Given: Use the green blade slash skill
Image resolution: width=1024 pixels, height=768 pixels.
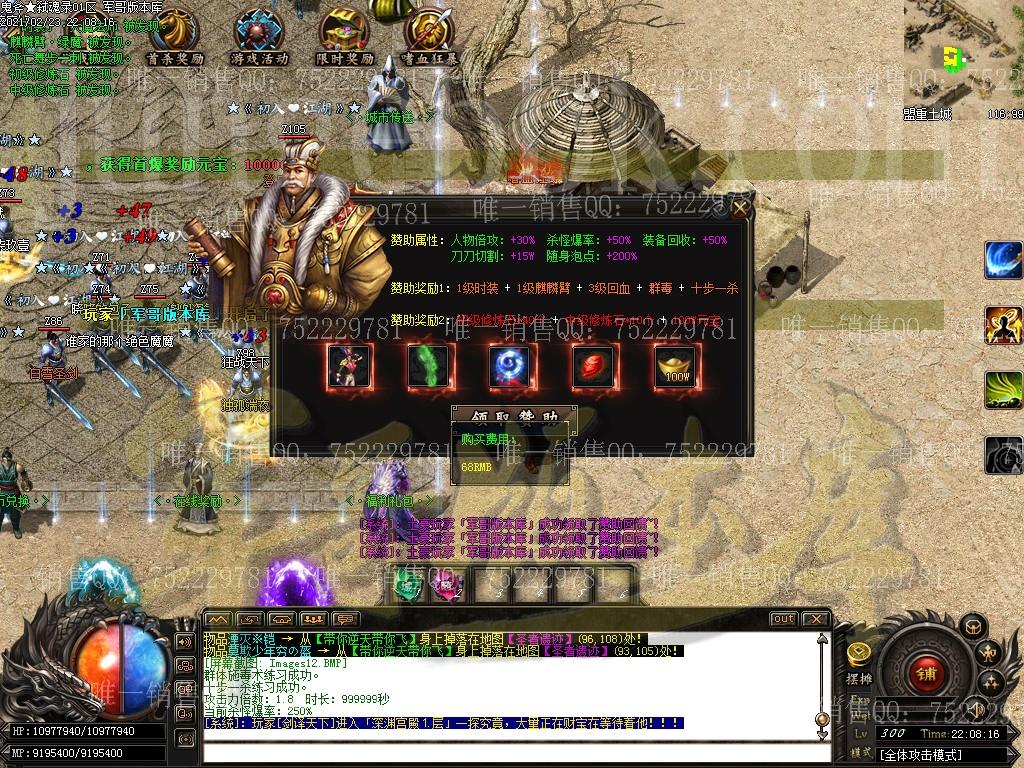Looking at the screenshot, I should (x=1003, y=390).
